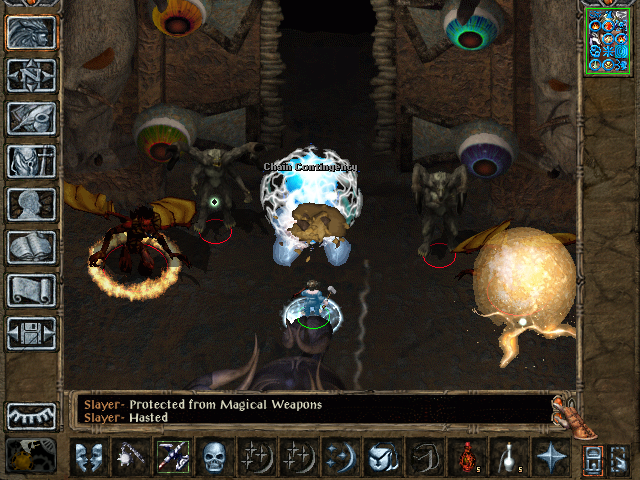Open the inventory screen
The width and height of the screenshot is (640, 480).
tap(32, 162)
